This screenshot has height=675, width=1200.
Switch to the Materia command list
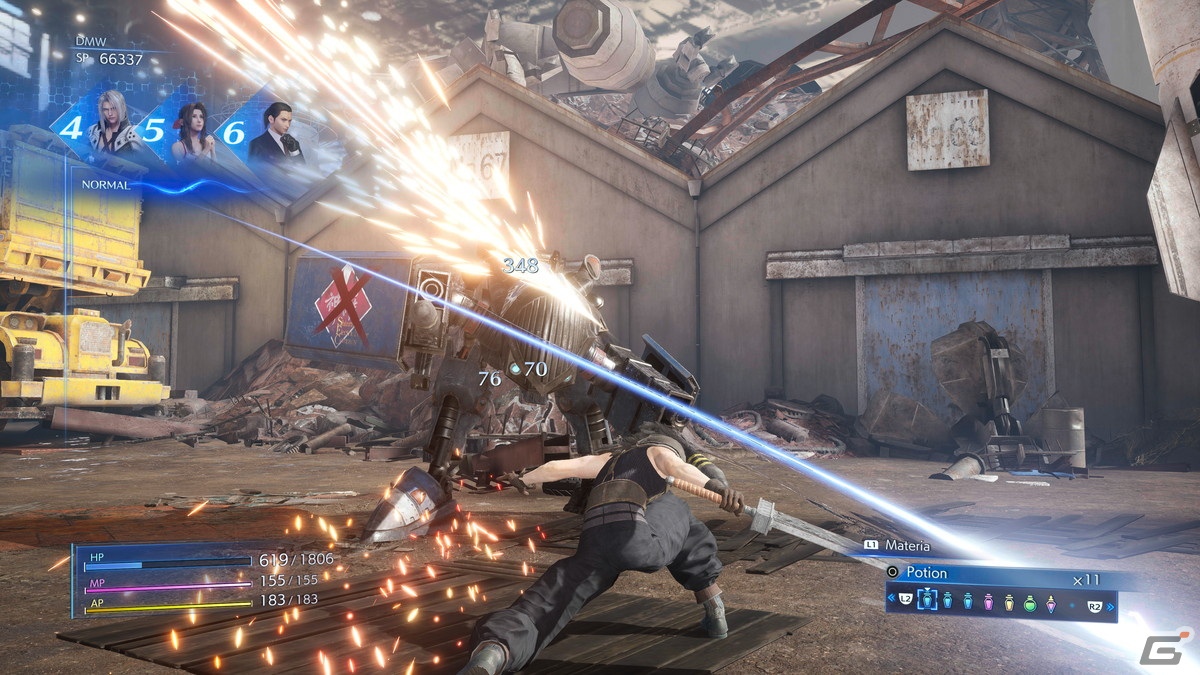coord(906,546)
